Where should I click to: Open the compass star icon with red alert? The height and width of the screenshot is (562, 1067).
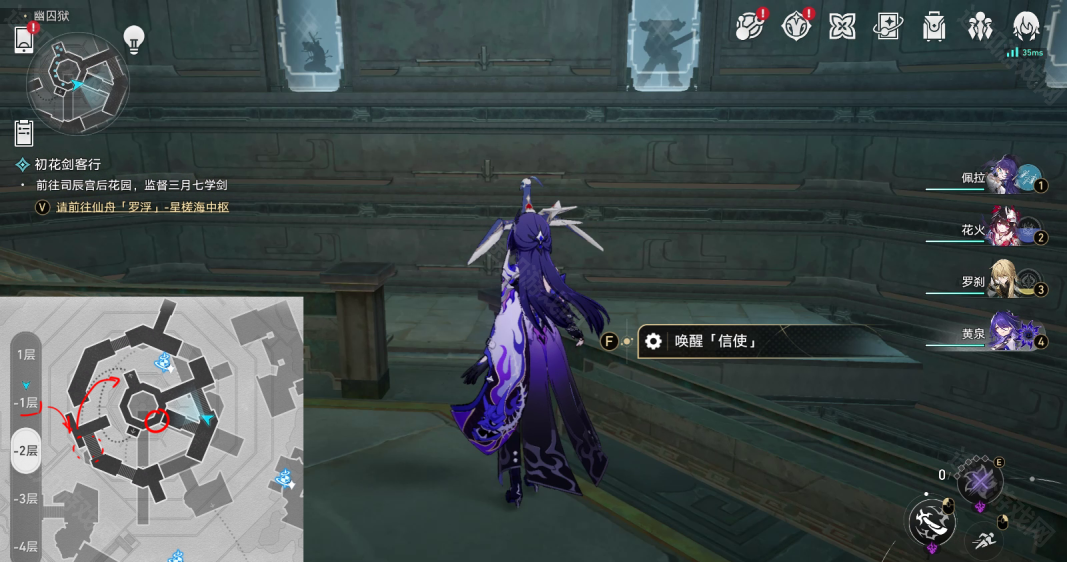tap(795, 26)
